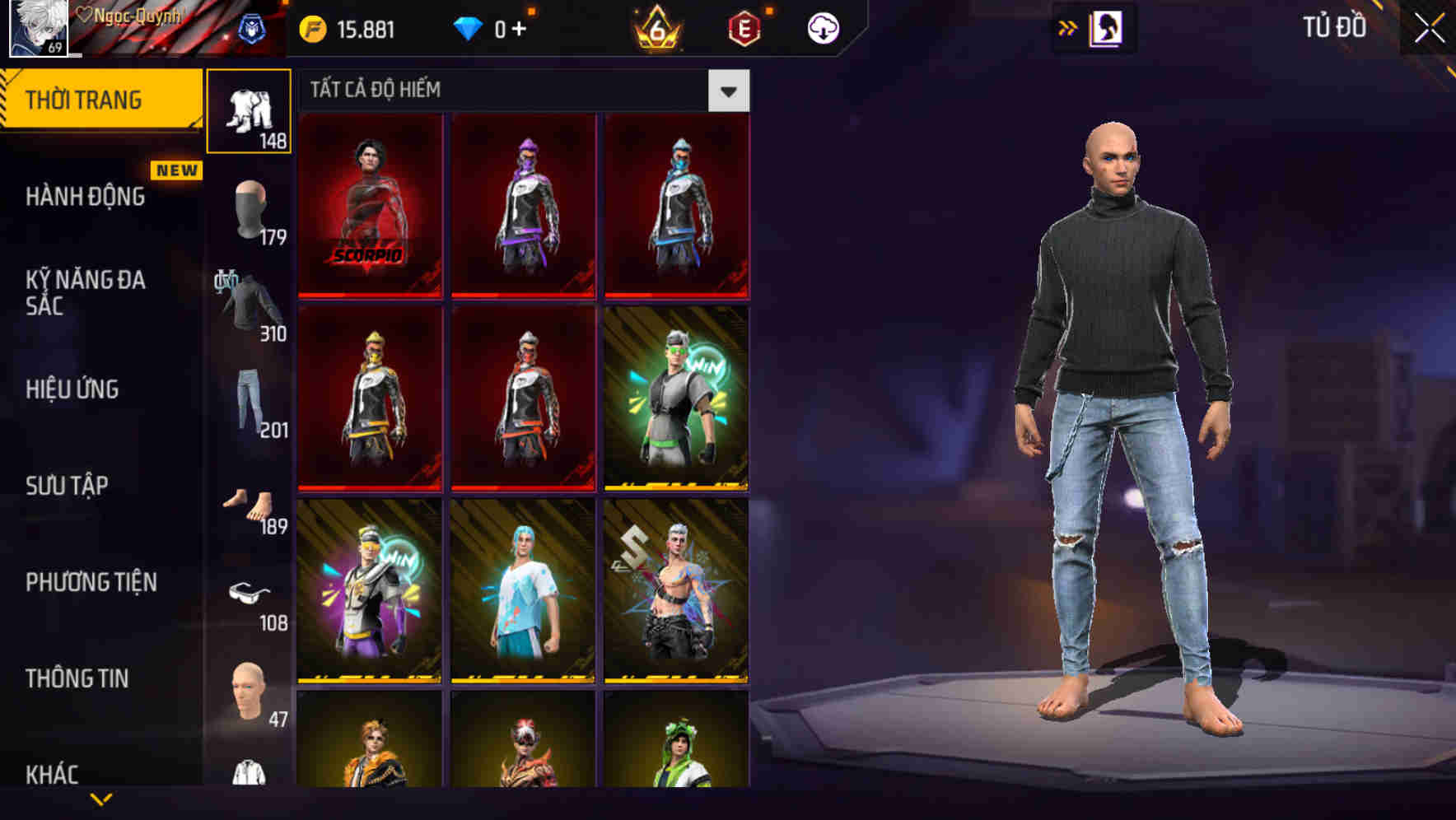Click the level 6 crown badge
This screenshot has width=1456, height=820.
(655, 27)
